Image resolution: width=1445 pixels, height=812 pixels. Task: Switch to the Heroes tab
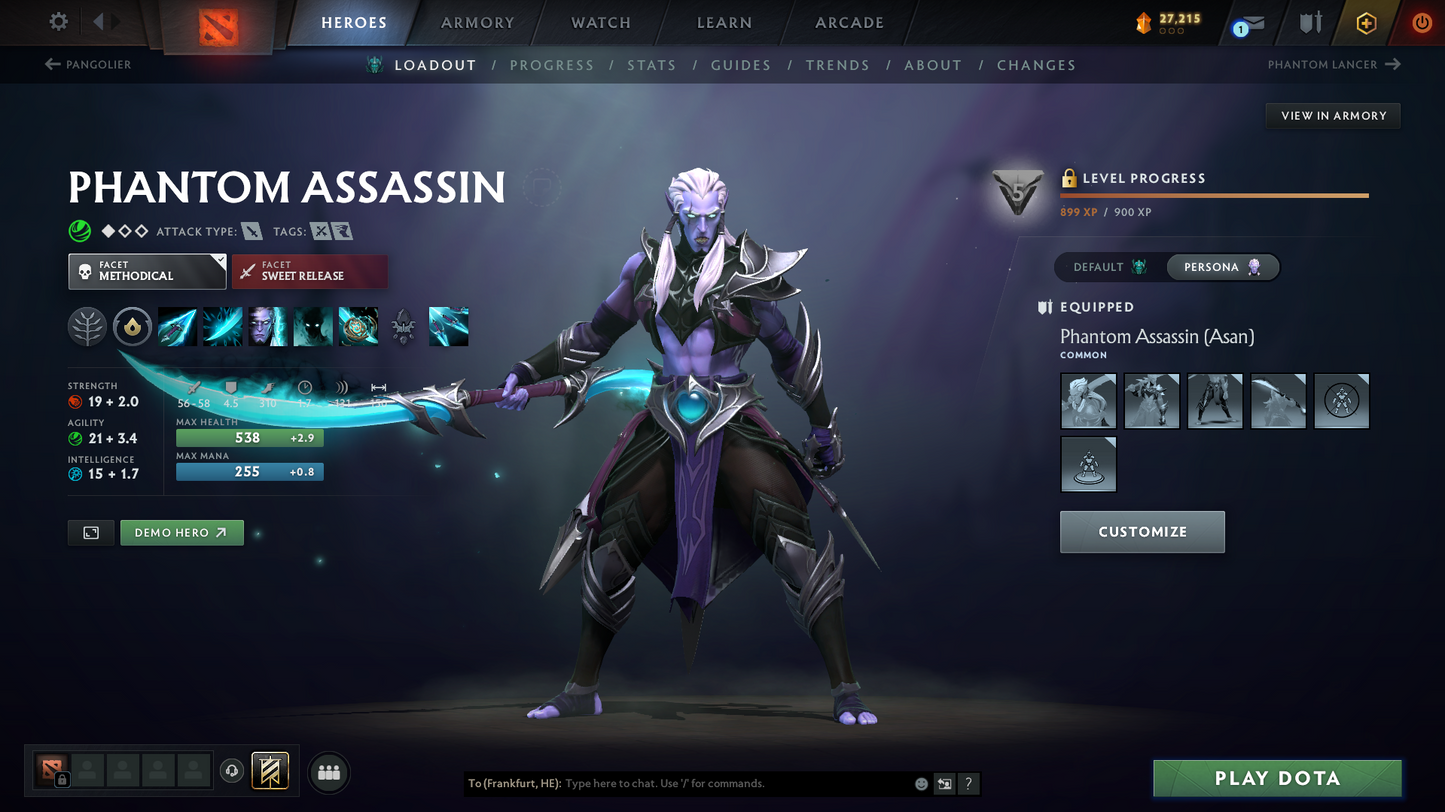(355, 22)
